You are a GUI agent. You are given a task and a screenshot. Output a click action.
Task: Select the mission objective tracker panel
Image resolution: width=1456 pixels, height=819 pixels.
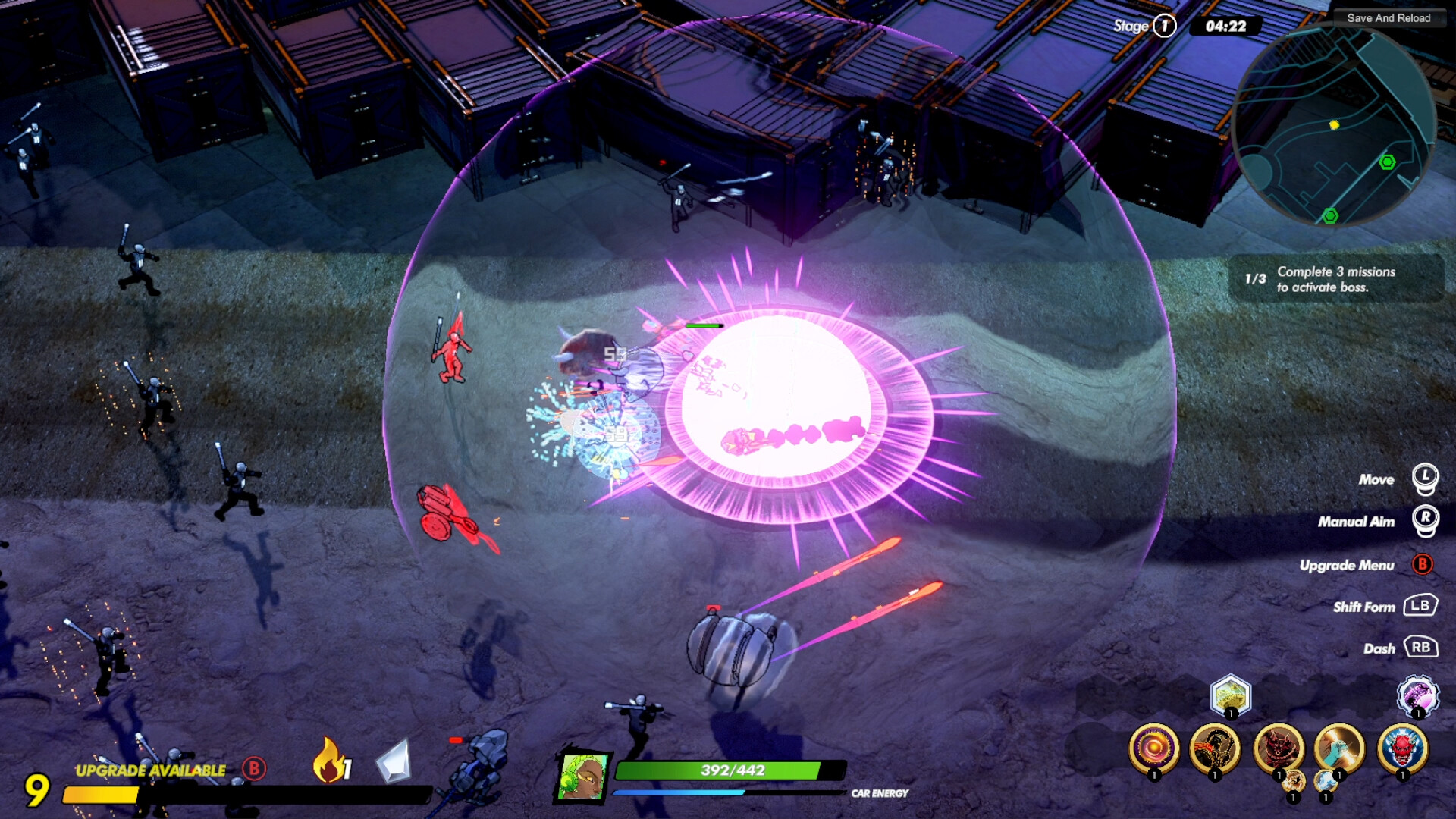(1335, 279)
